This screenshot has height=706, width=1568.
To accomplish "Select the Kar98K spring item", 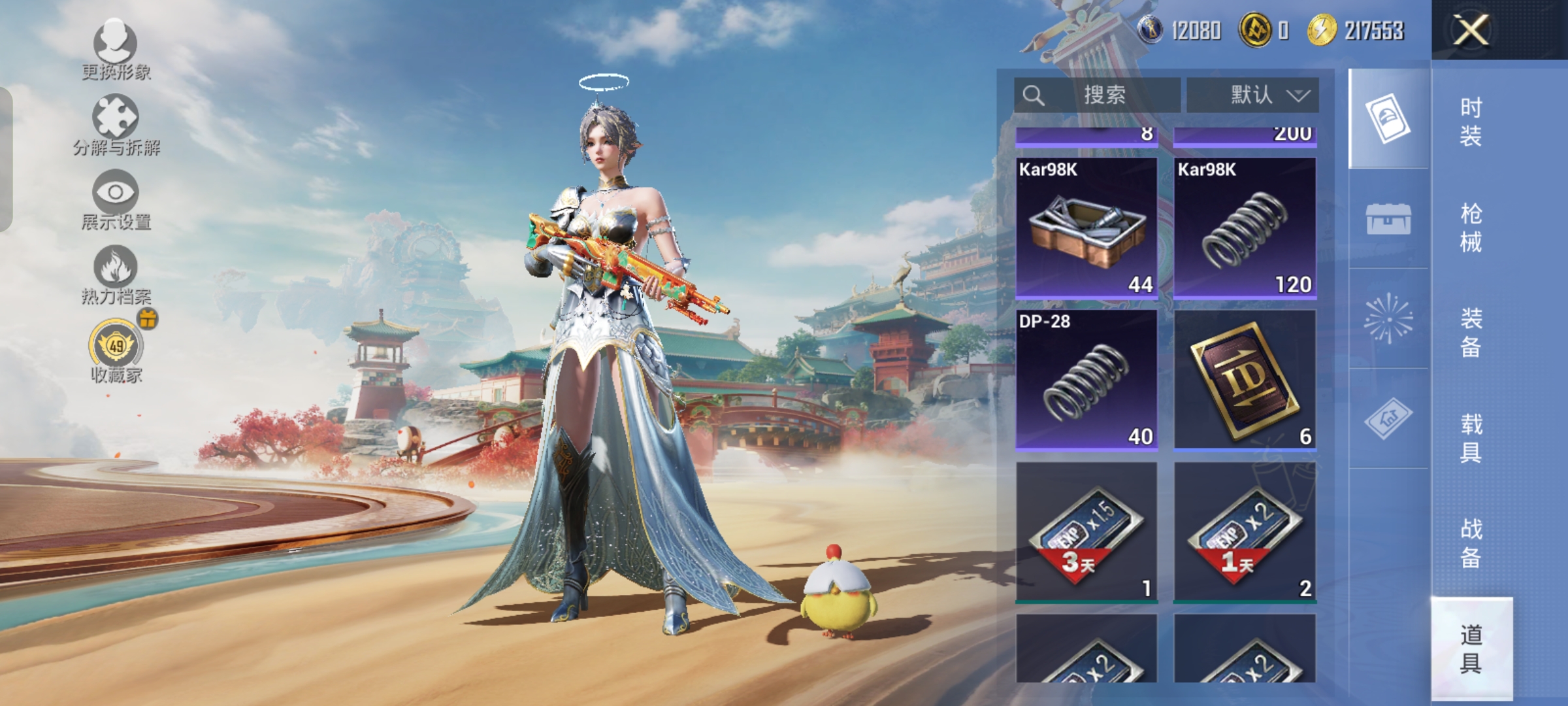I will coord(1245,229).
